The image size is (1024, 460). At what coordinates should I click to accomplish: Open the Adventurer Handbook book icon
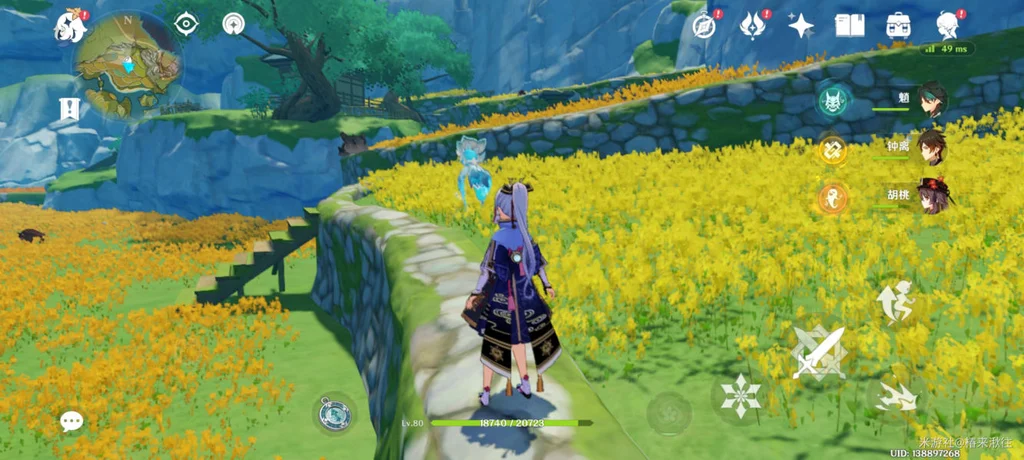point(849,26)
